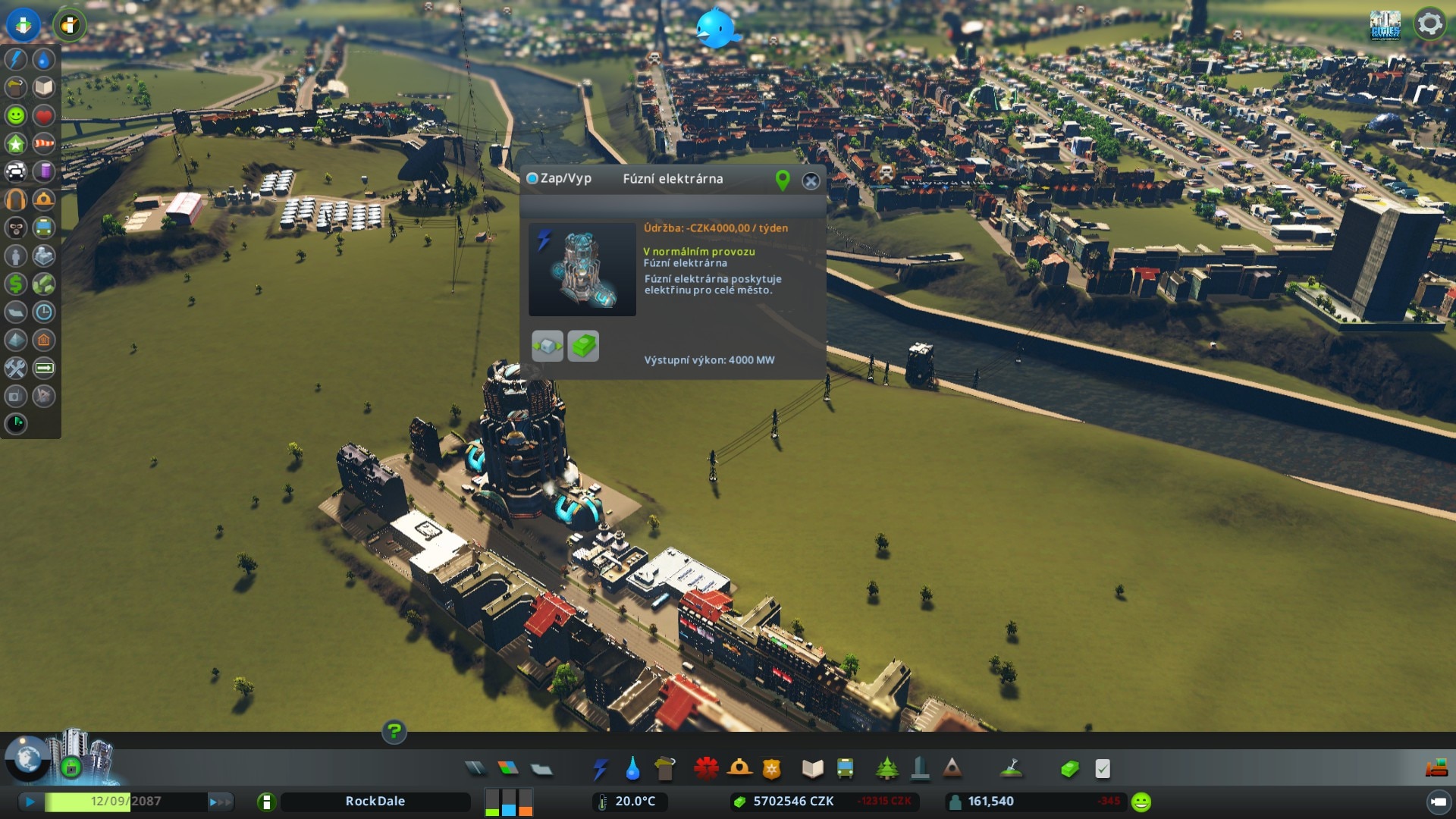This screenshot has height=819, width=1456.
Task: Click the green money button in panel
Action: [x=583, y=346]
